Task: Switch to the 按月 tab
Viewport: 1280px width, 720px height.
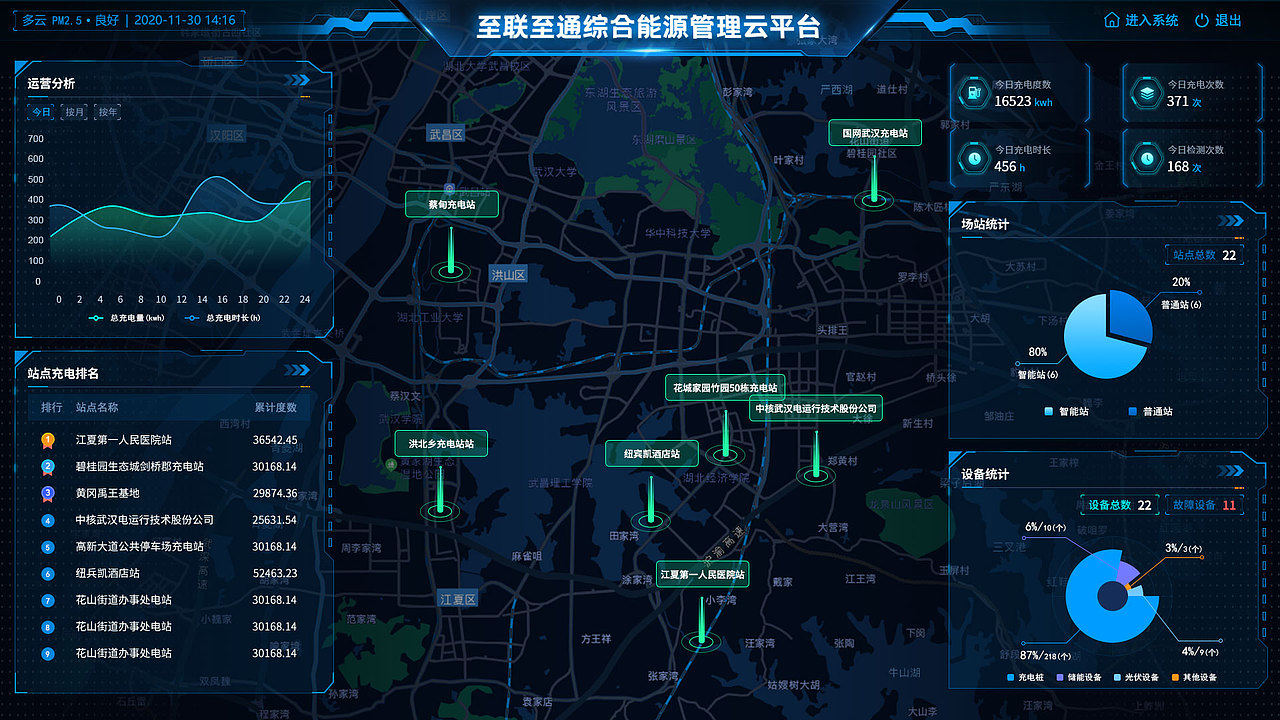Action: coord(74,112)
